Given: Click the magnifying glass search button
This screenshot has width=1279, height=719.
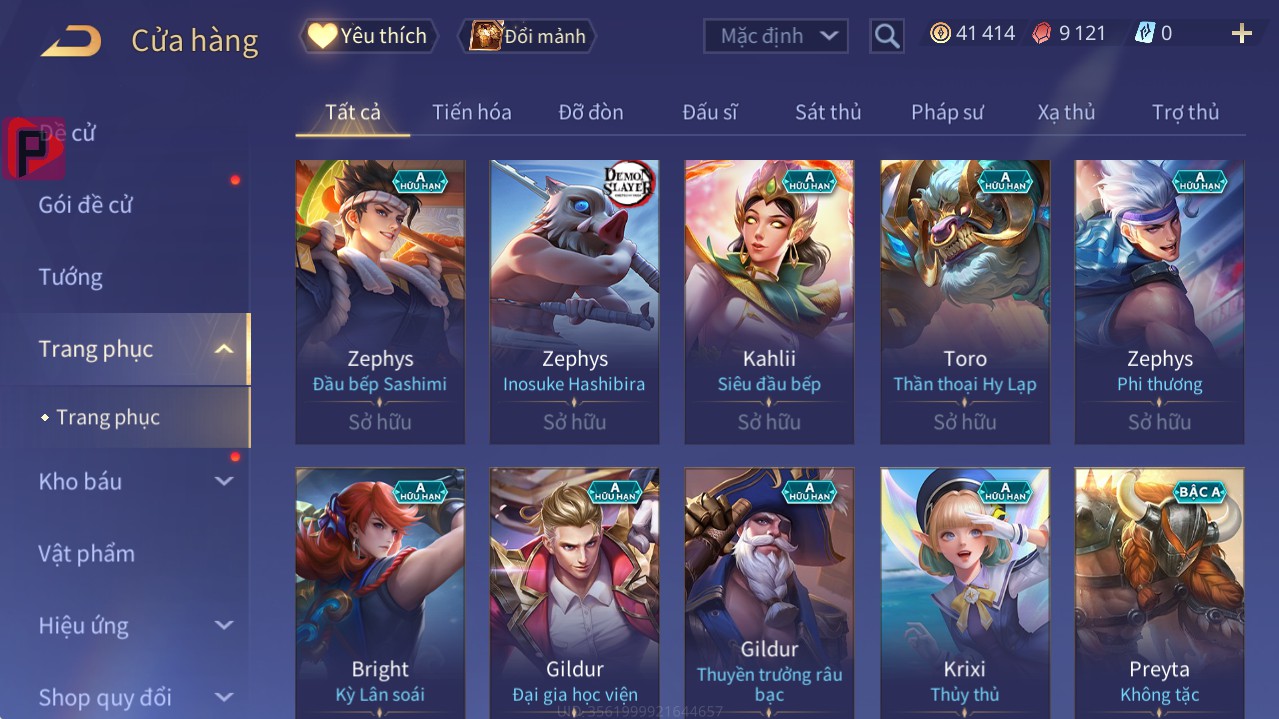Looking at the screenshot, I should tap(886, 37).
